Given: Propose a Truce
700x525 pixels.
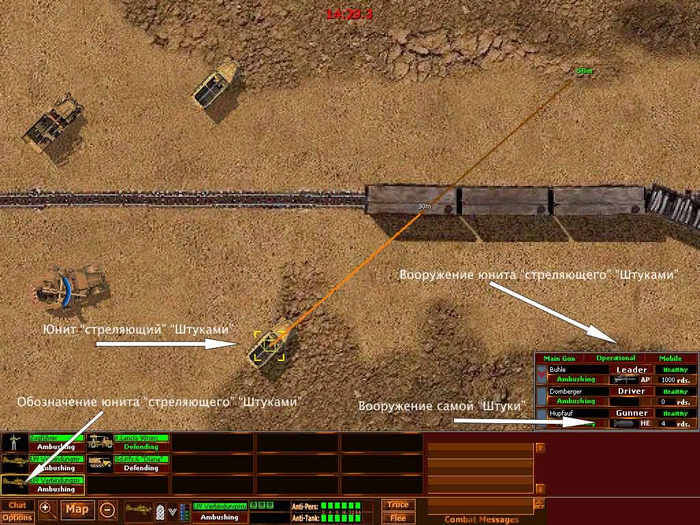Looking at the screenshot, I should click(x=398, y=505).
